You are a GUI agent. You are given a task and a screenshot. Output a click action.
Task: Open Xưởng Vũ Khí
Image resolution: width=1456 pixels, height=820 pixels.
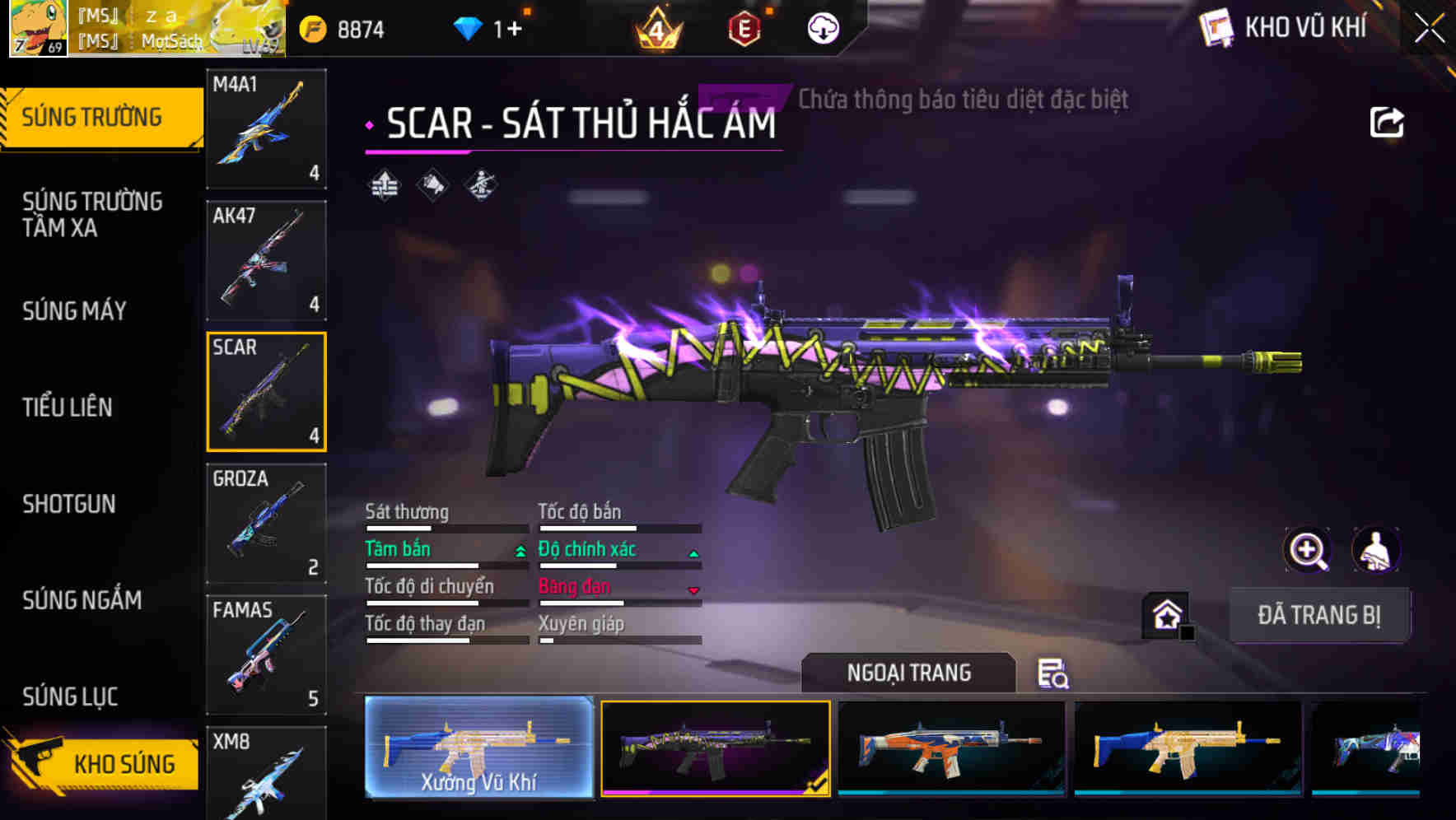[x=478, y=748]
